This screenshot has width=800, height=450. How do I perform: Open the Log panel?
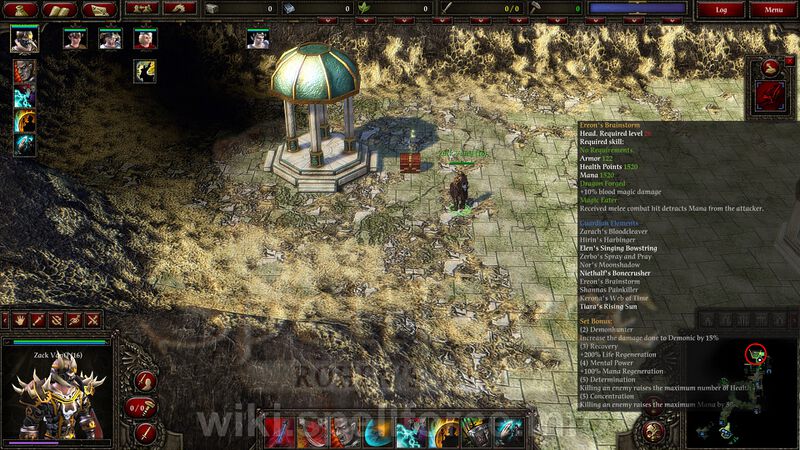[720, 10]
